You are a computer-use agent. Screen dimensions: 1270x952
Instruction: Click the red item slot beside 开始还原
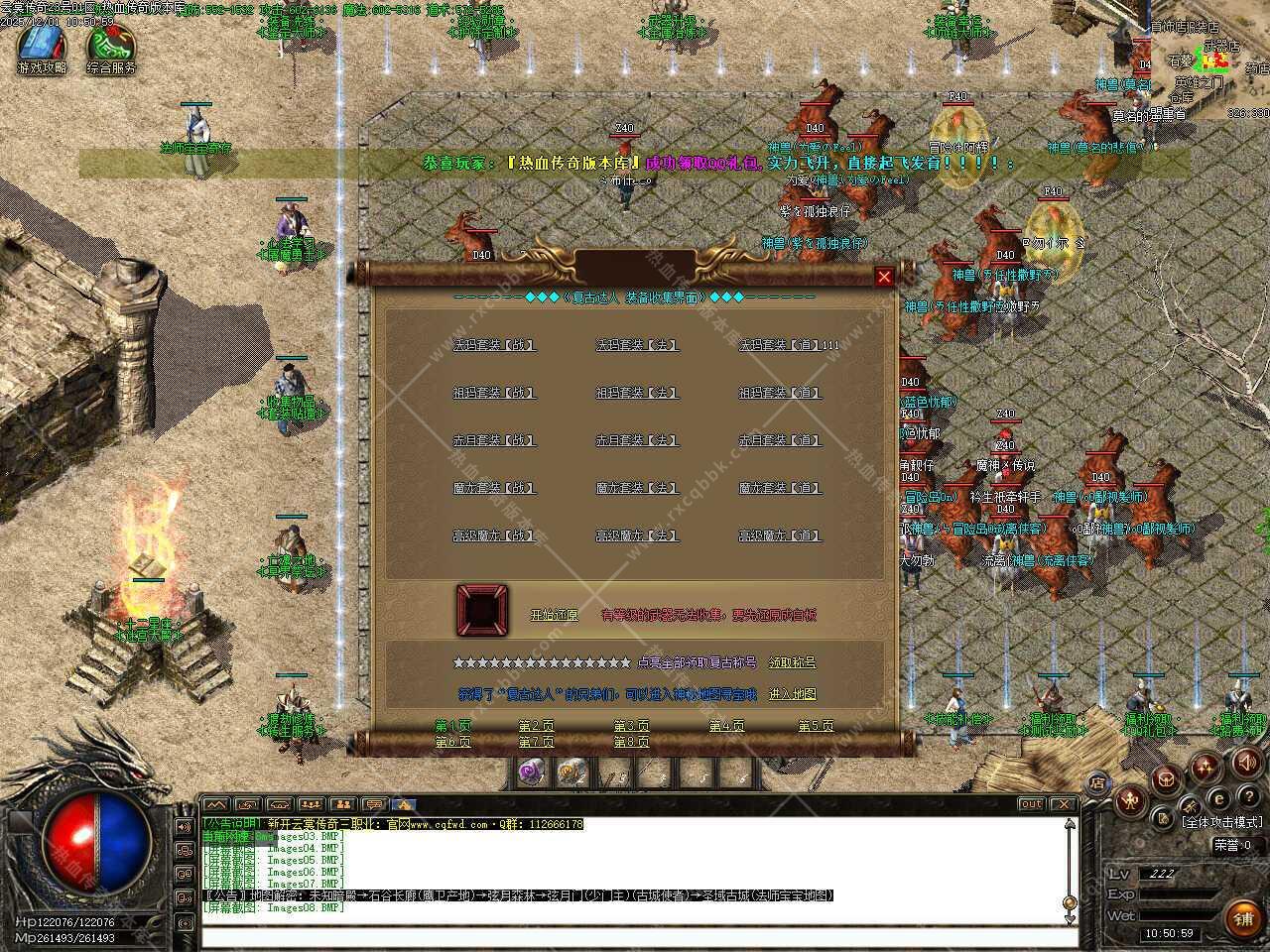tap(482, 610)
